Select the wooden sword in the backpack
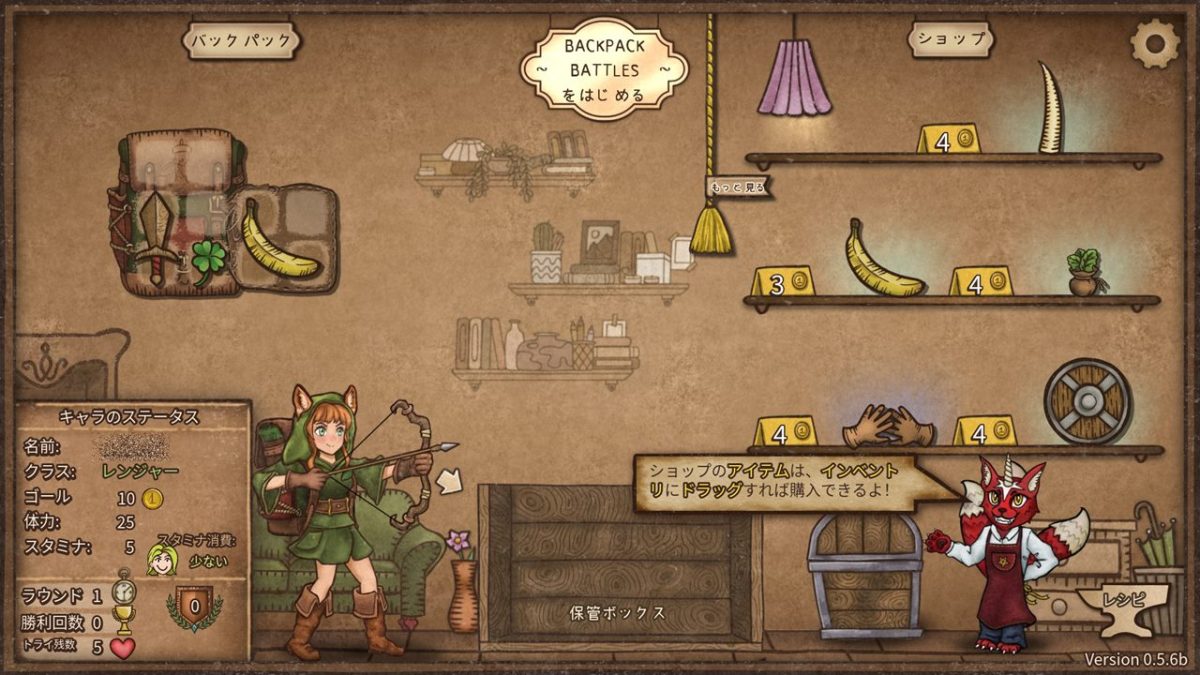The image size is (1200, 675). (x=157, y=235)
